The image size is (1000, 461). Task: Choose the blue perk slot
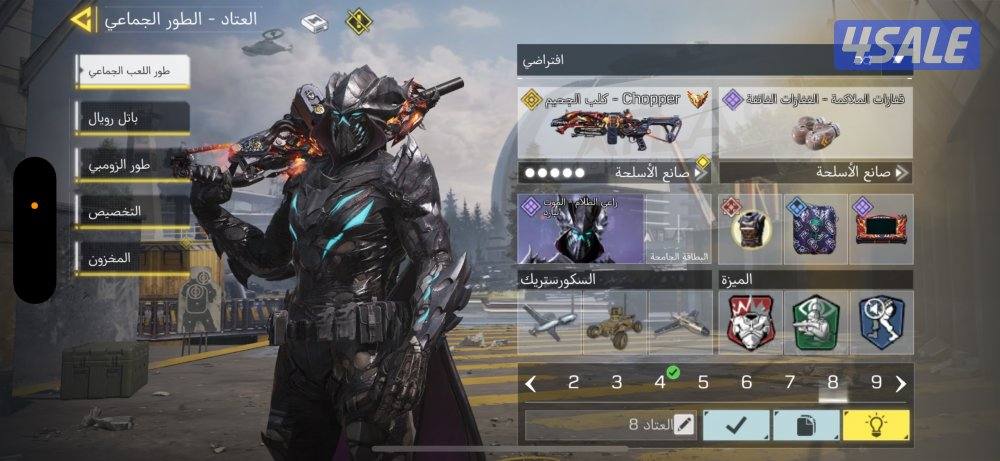pyautogui.click(x=881, y=323)
